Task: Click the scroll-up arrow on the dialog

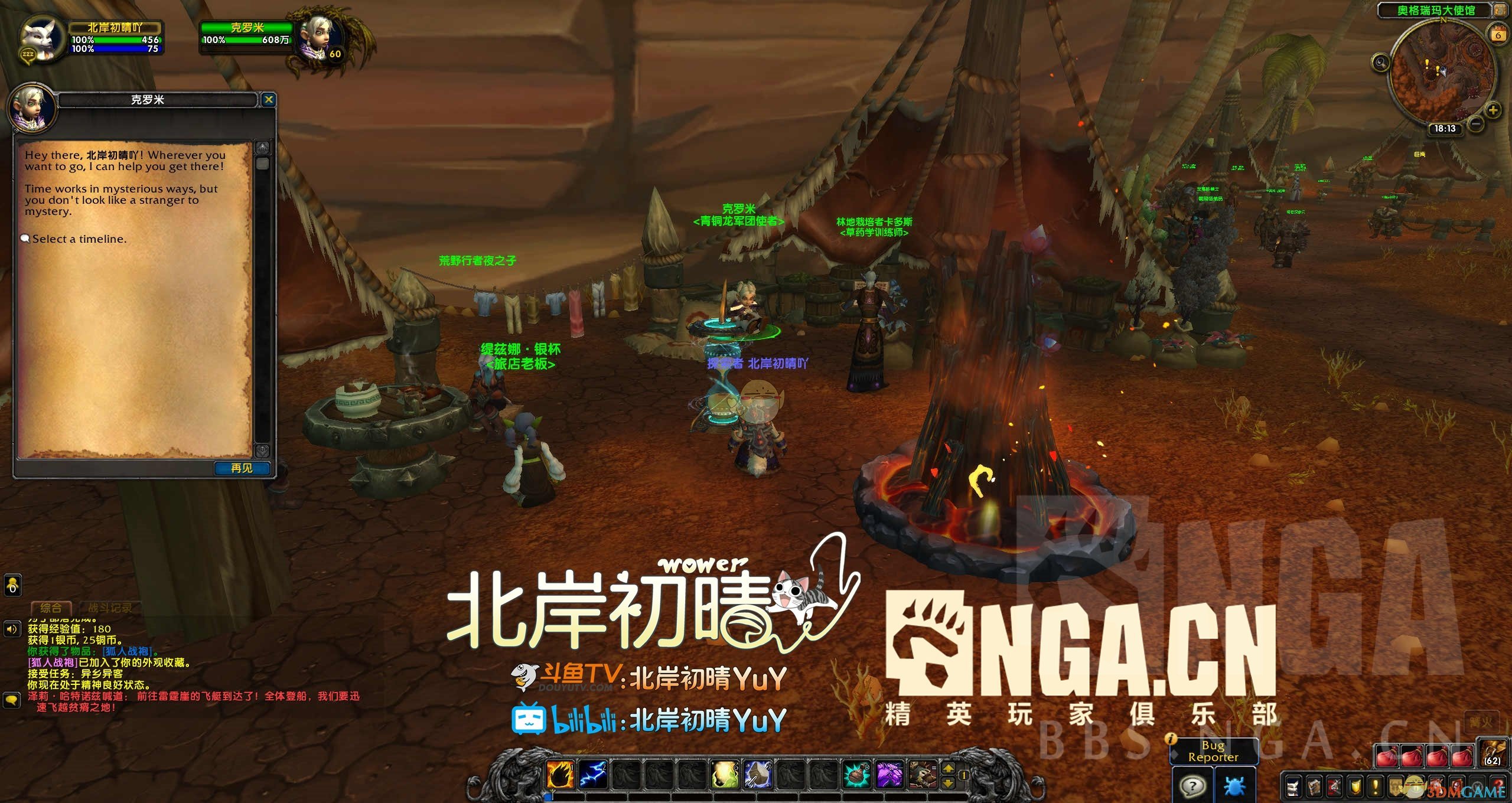Action: (262, 147)
